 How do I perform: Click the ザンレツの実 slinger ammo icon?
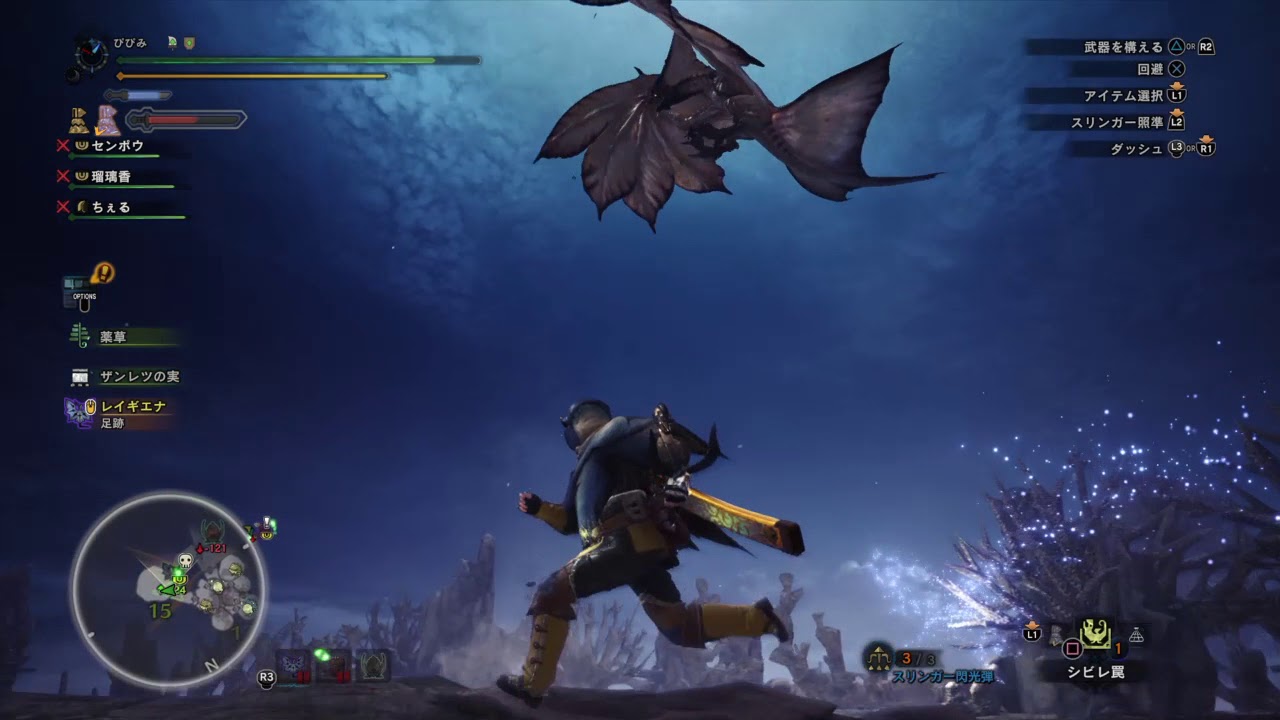click(78, 375)
